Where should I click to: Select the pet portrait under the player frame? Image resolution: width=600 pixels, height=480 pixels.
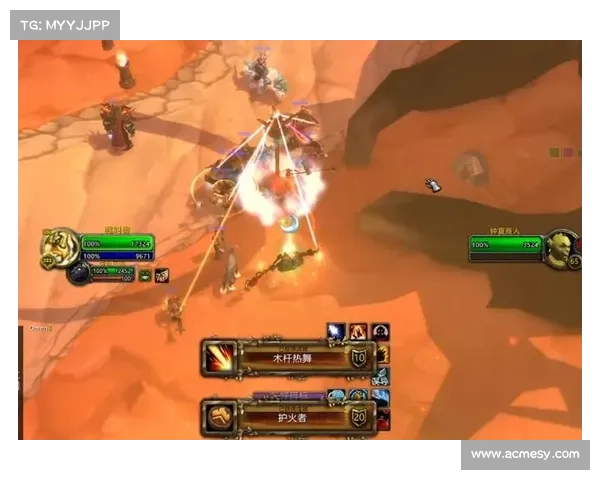tap(79, 272)
